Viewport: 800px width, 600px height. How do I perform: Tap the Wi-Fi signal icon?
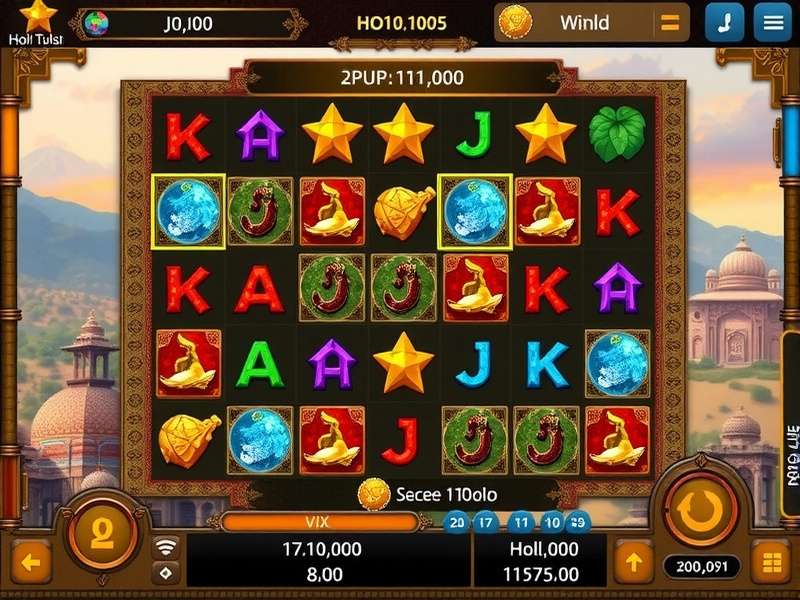point(166,546)
